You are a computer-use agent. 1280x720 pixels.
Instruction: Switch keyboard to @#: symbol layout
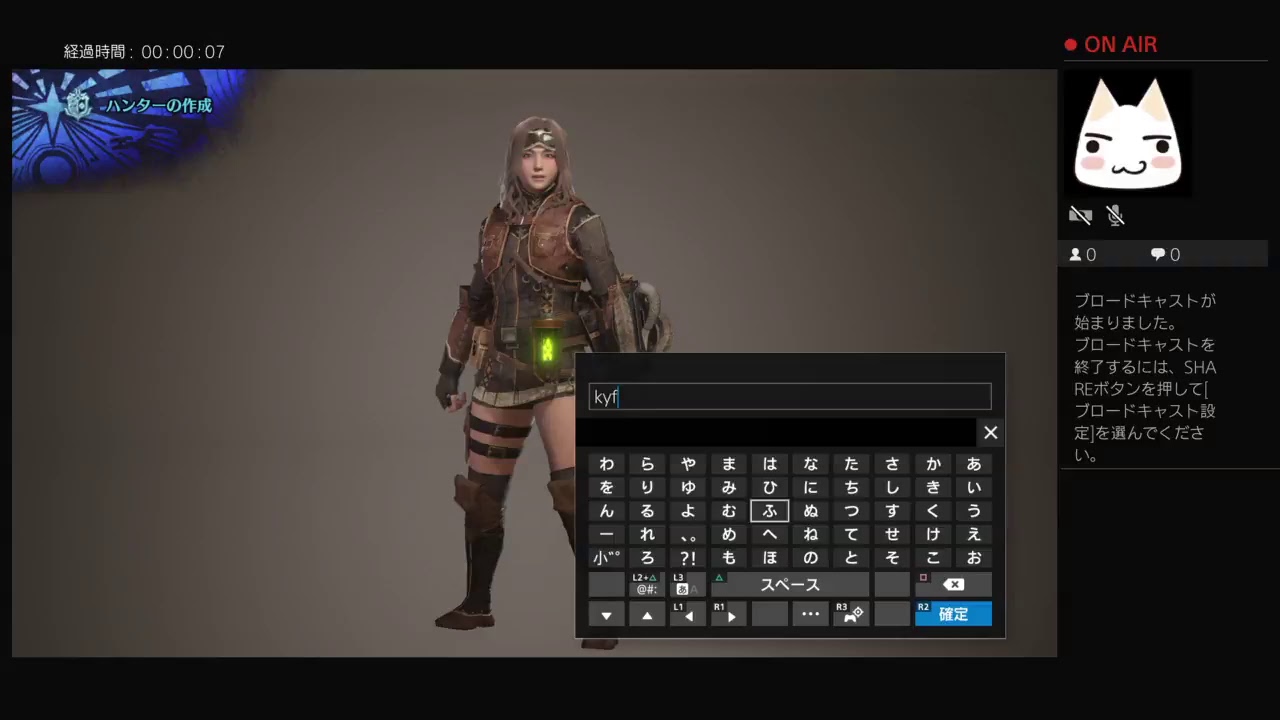tap(646, 584)
